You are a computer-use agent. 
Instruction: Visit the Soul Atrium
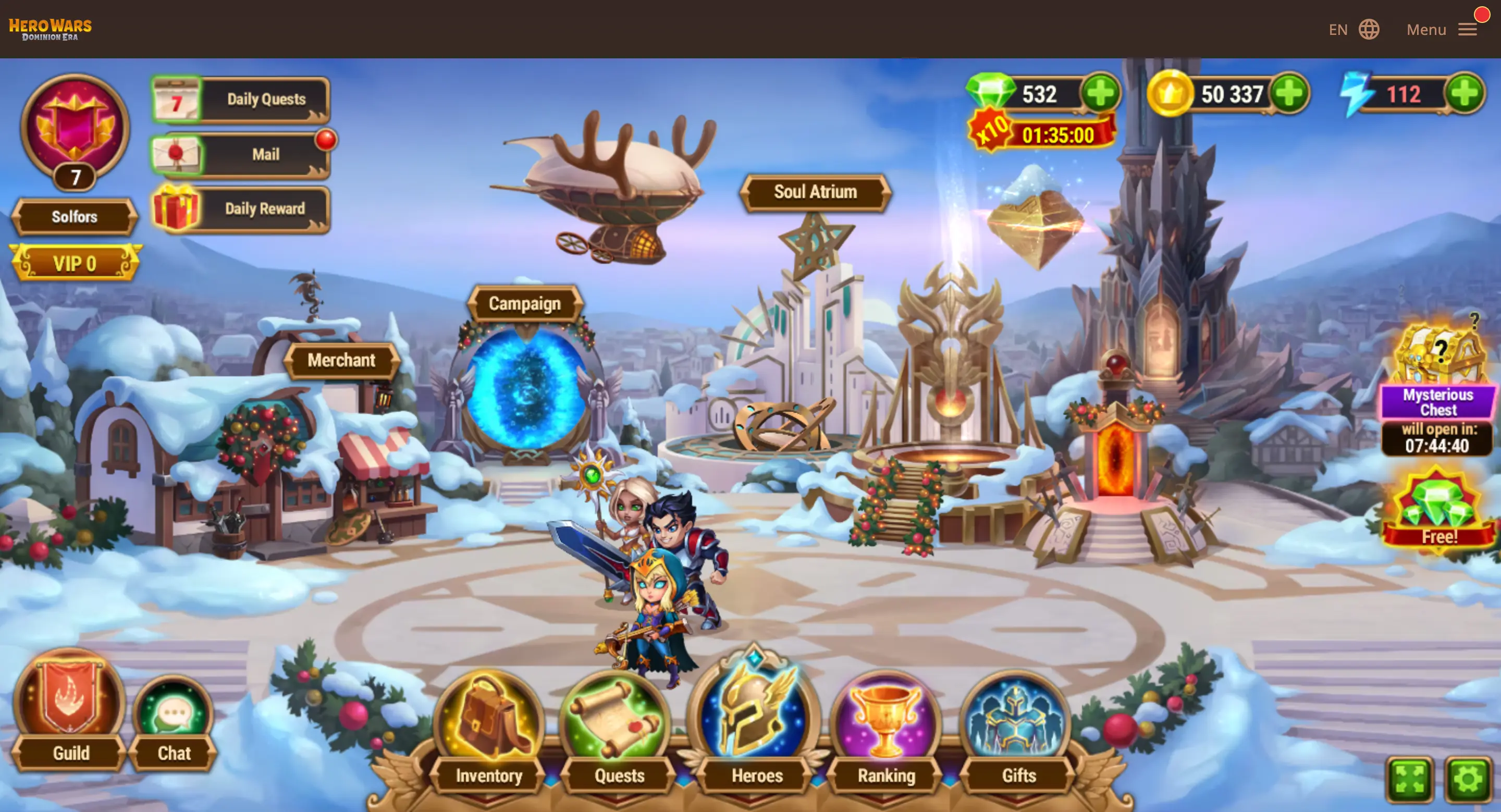tap(815, 192)
